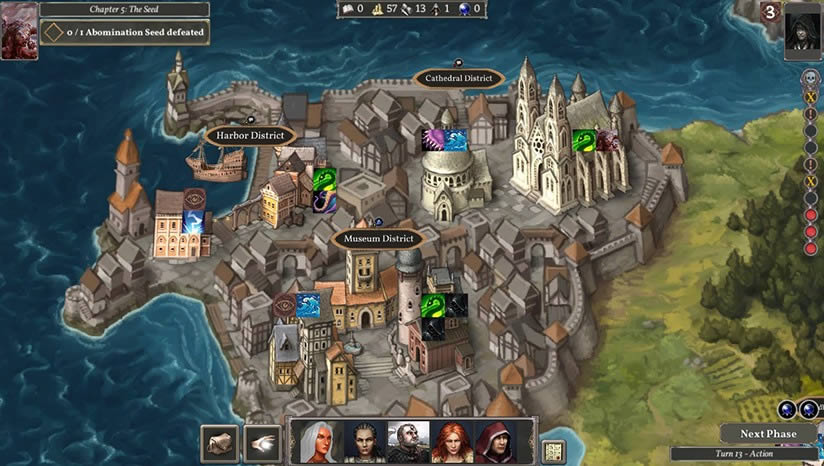Image resolution: width=824 pixels, height=466 pixels.
Task: Select the Cathedral District label
Action: [x=458, y=78]
